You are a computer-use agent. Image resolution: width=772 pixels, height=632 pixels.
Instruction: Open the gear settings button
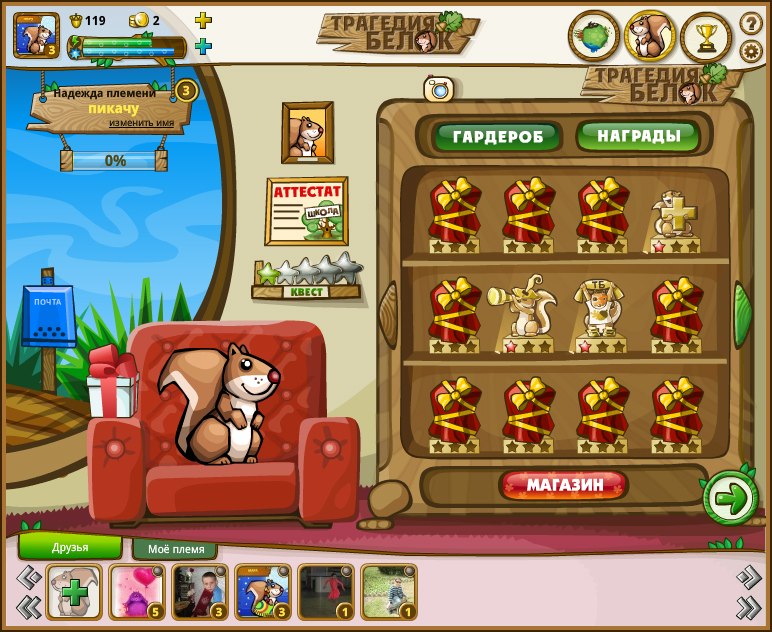point(751,51)
